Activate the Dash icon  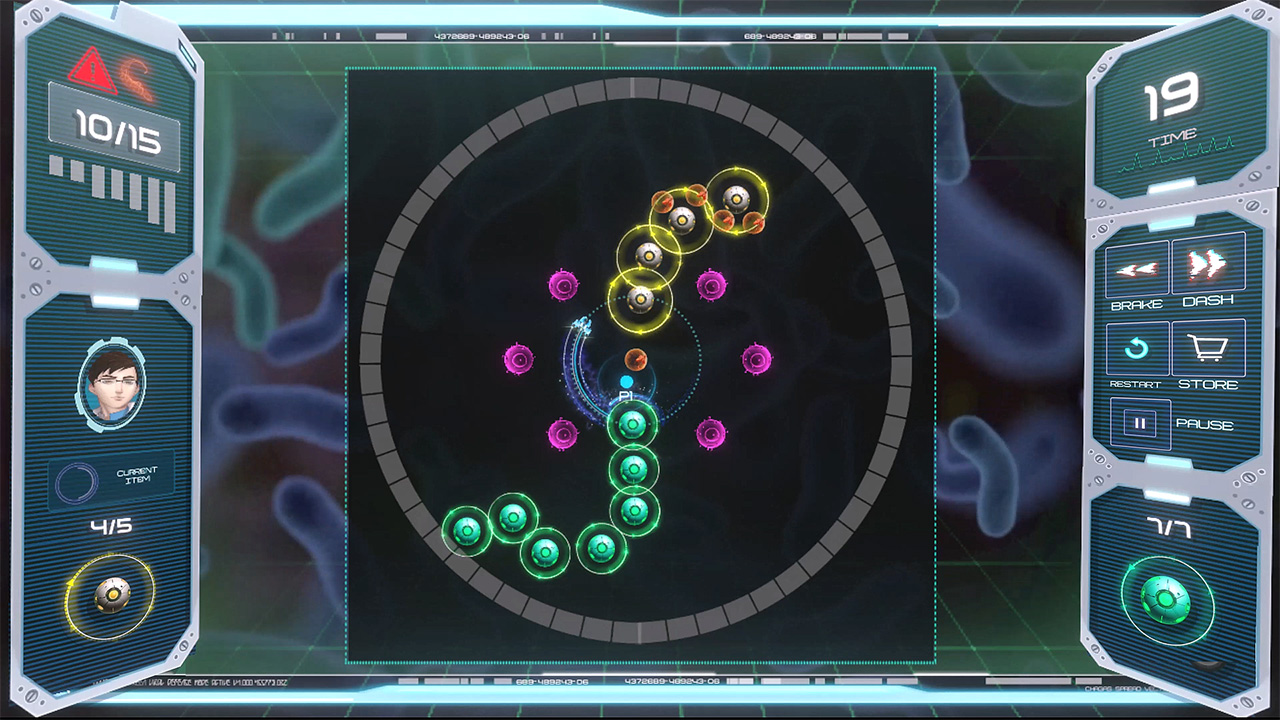[1209, 267]
